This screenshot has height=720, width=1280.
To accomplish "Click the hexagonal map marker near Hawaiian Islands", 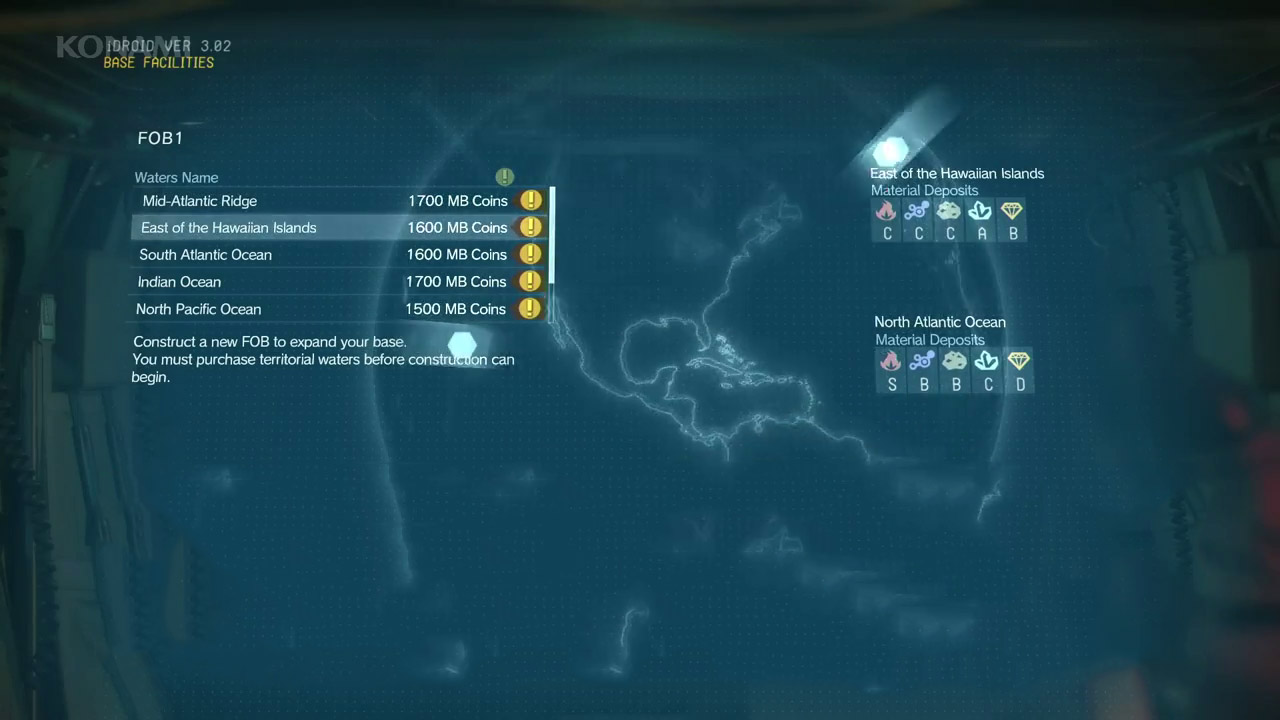I will tap(890, 151).
